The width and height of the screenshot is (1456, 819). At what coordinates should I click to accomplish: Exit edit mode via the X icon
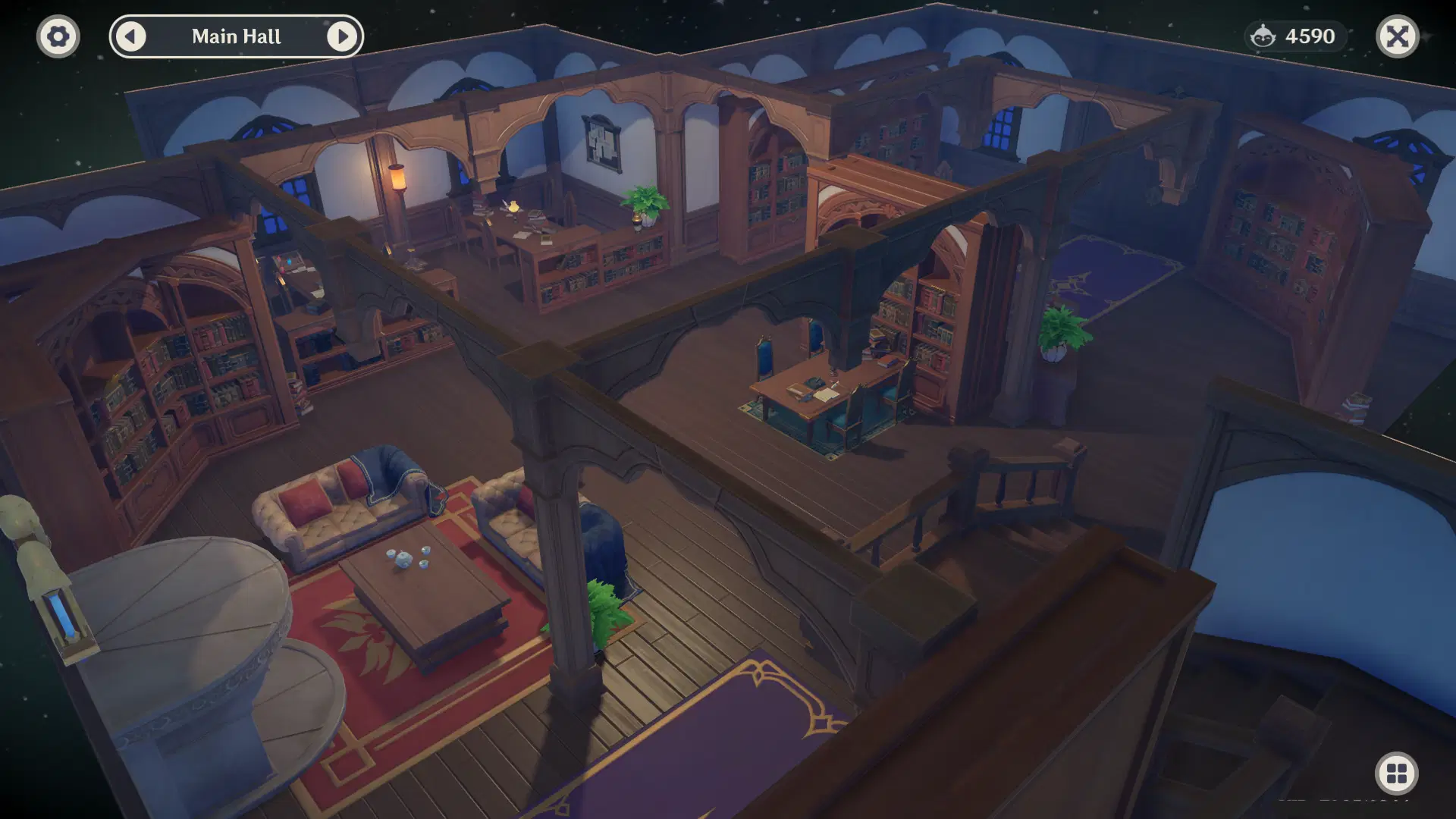click(x=1399, y=36)
